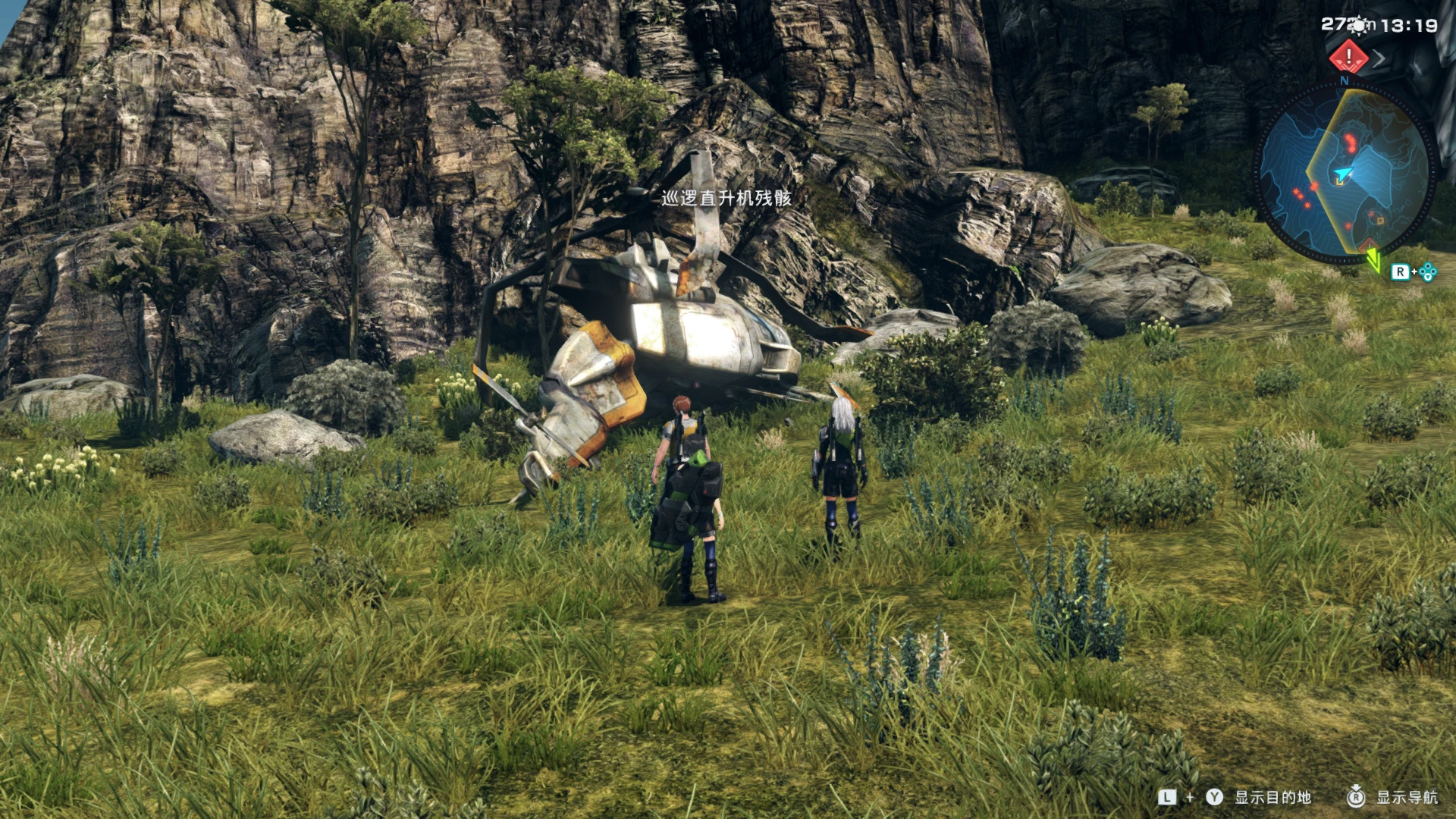Click the 巡逻直升机残骸 wreck label
Screen dimensions: 1456x819
[x=726, y=196]
